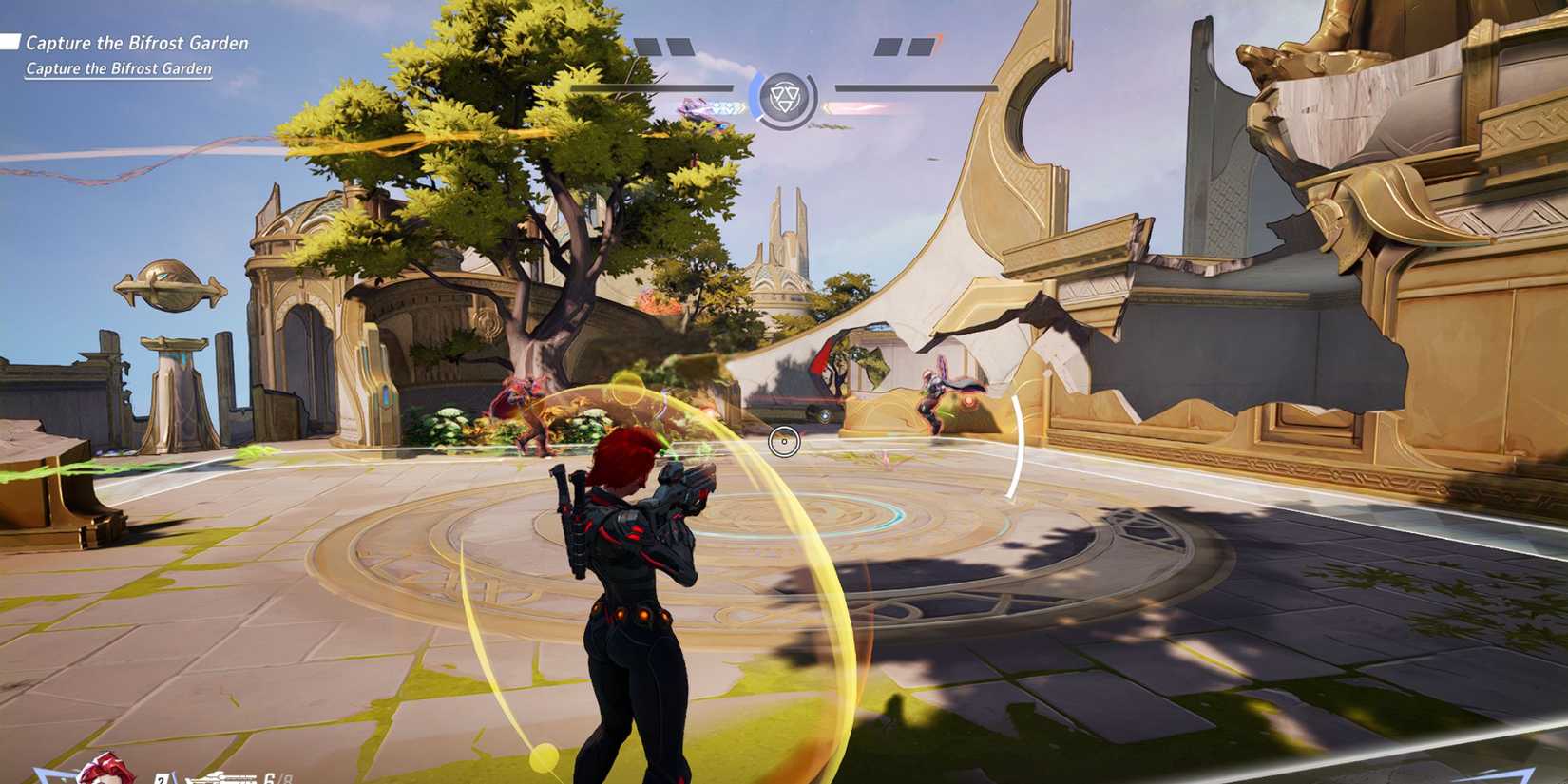
Task: Click the enemy team score marker on right
Action: pyautogui.click(x=906, y=46)
